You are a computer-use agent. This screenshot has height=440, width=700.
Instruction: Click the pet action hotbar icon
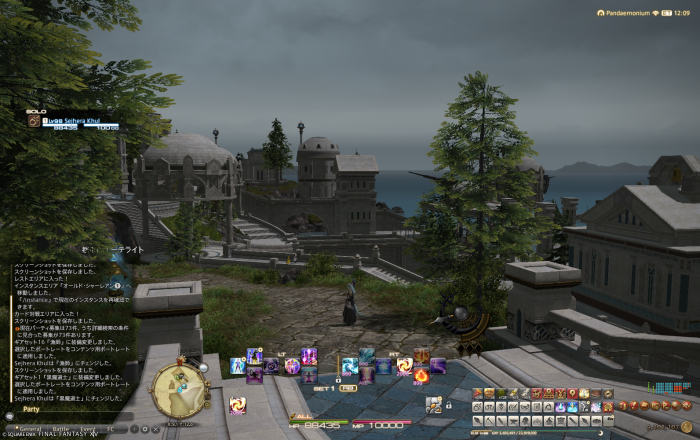pos(434,405)
